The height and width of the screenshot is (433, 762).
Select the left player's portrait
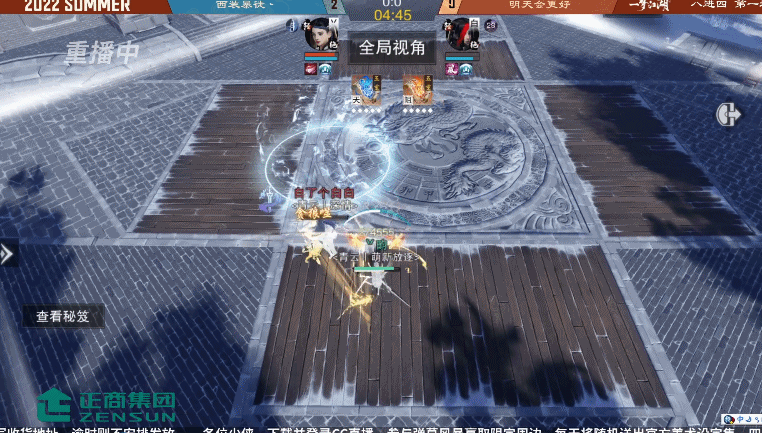(321, 34)
